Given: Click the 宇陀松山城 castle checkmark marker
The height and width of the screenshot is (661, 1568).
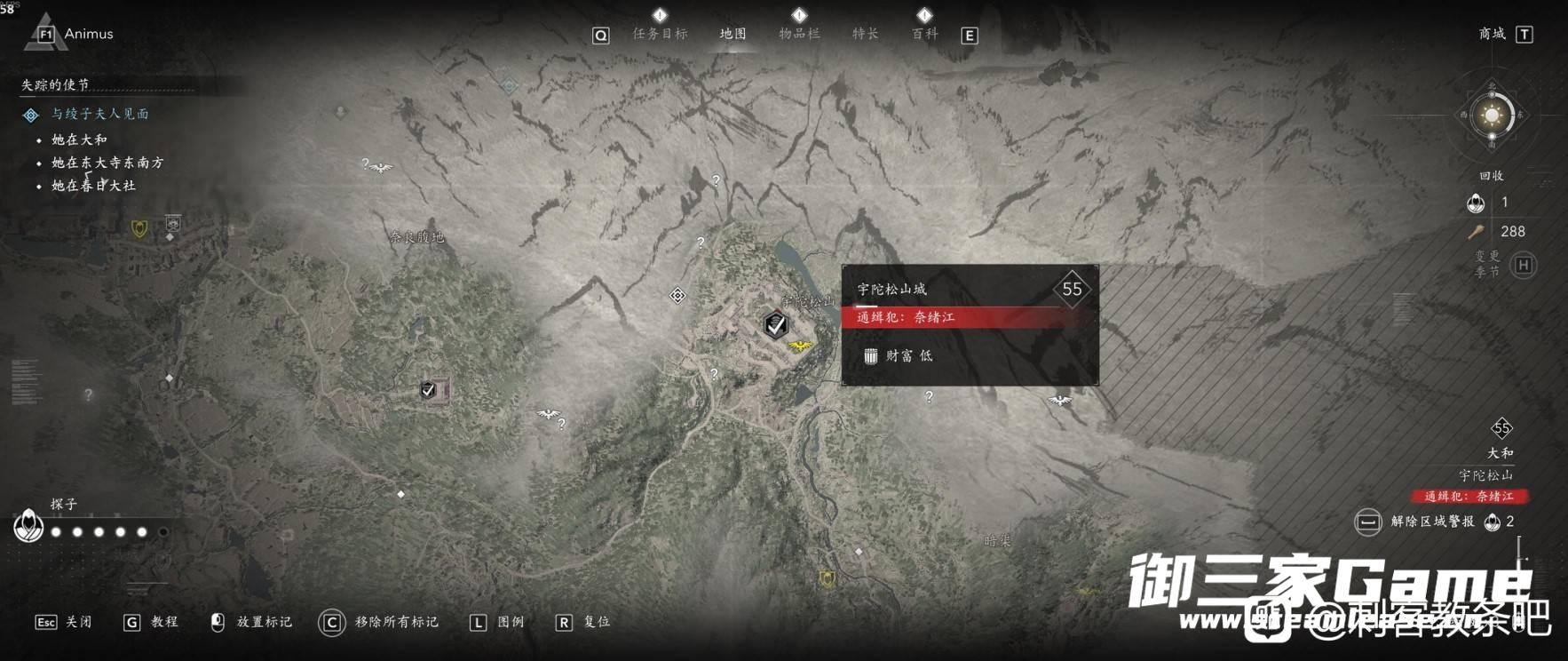Looking at the screenshot, I should (x=776, y=324).
